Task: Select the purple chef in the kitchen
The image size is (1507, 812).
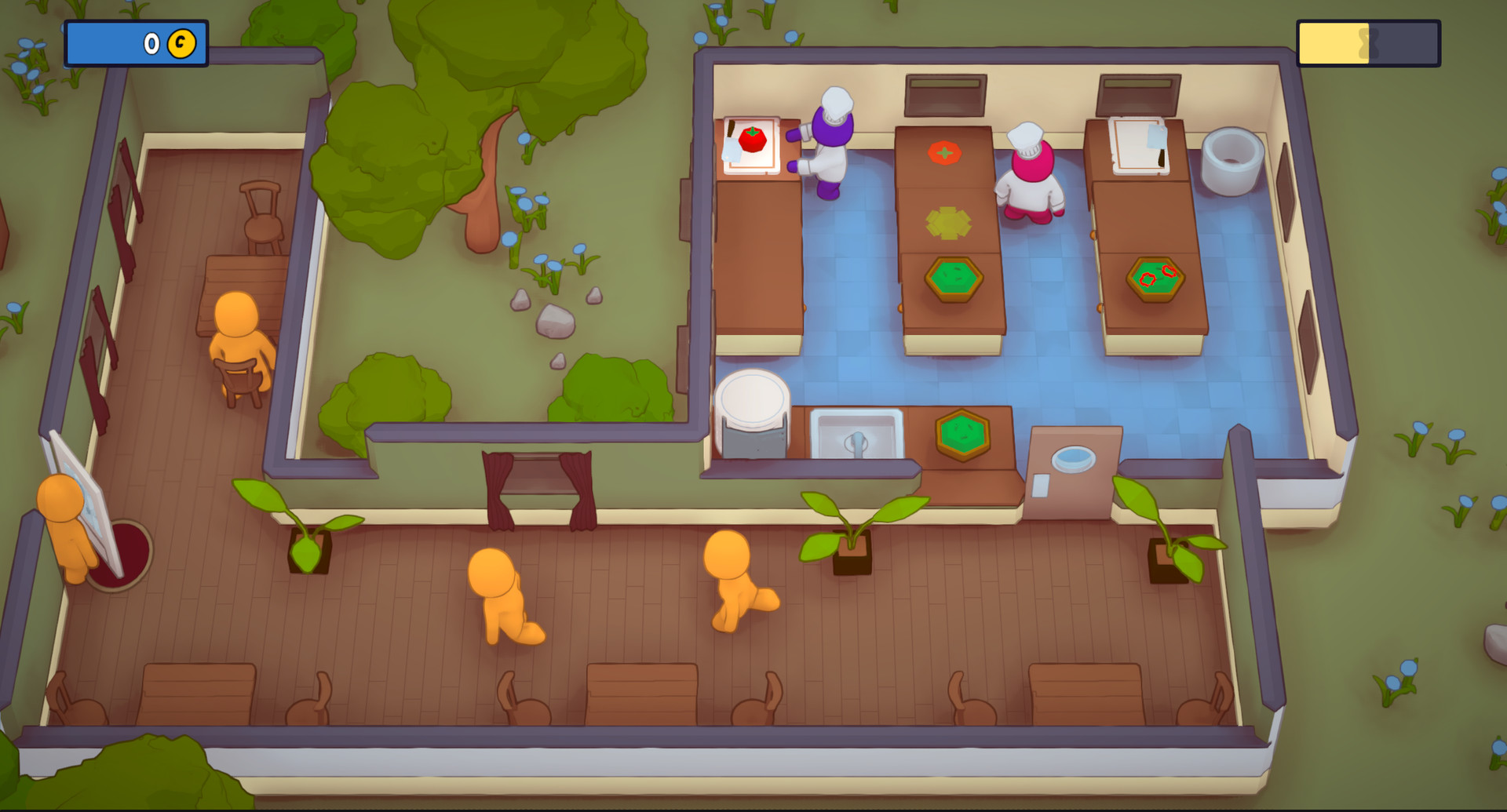Action: point(829,141)
